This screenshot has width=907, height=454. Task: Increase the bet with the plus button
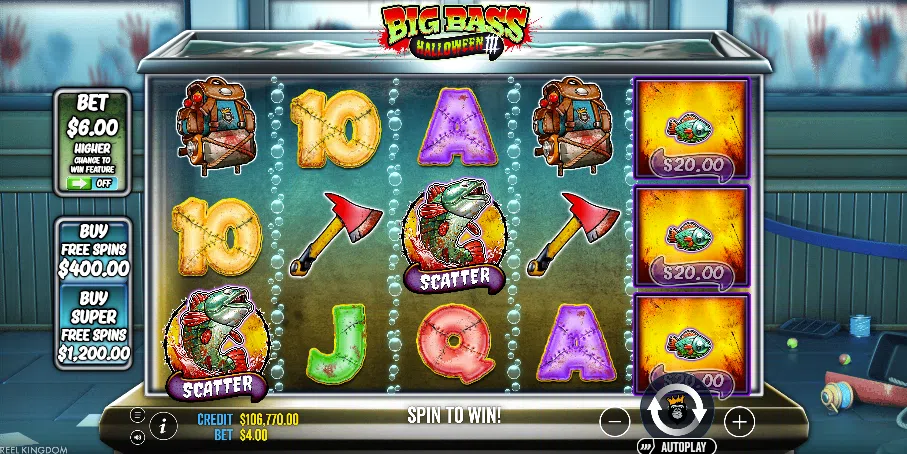pos(739,422)
